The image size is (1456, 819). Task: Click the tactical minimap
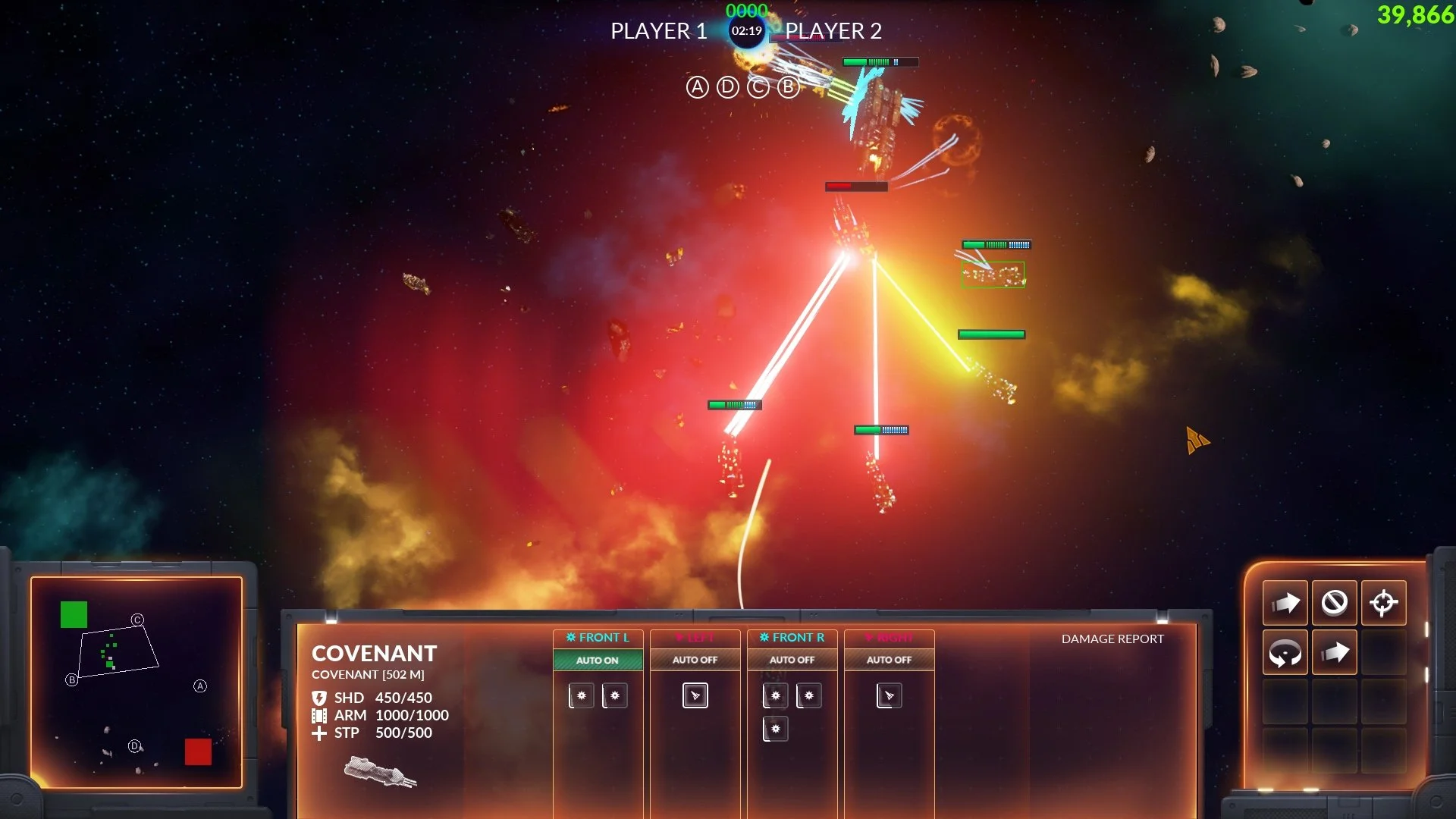coord(136,682)
